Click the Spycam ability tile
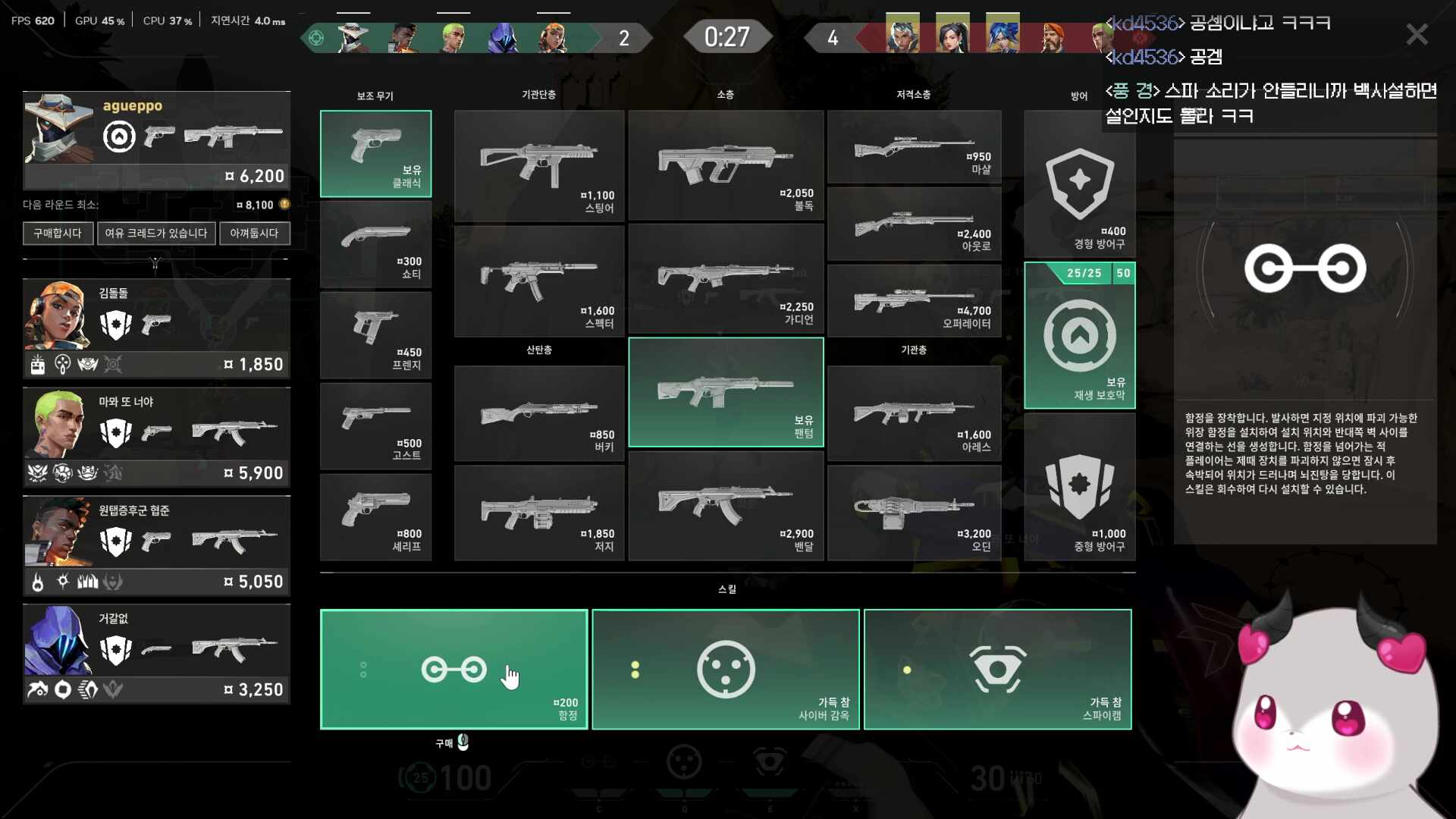 coord(997,669)
